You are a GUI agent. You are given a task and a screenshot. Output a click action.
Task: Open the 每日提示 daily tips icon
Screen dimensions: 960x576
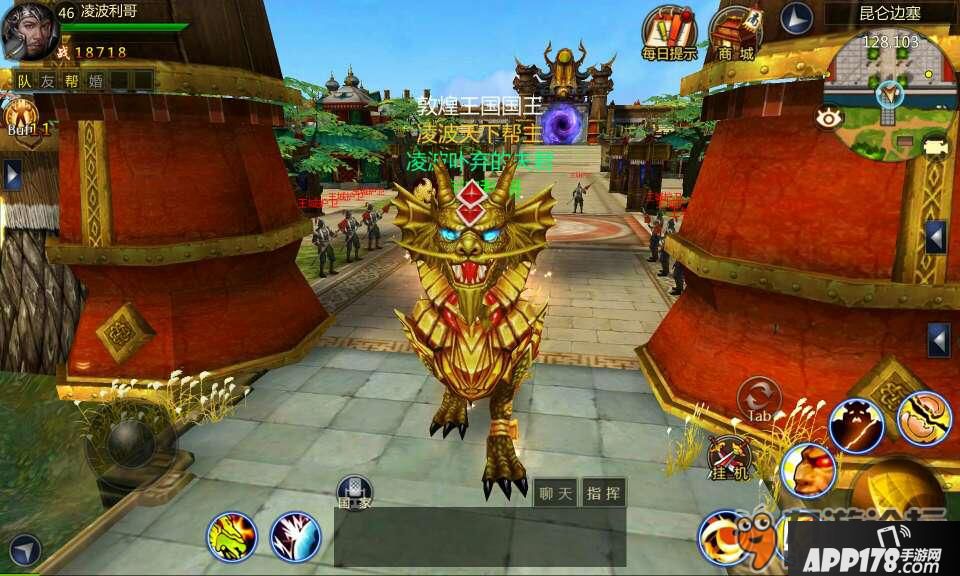[x=669, y=33]
